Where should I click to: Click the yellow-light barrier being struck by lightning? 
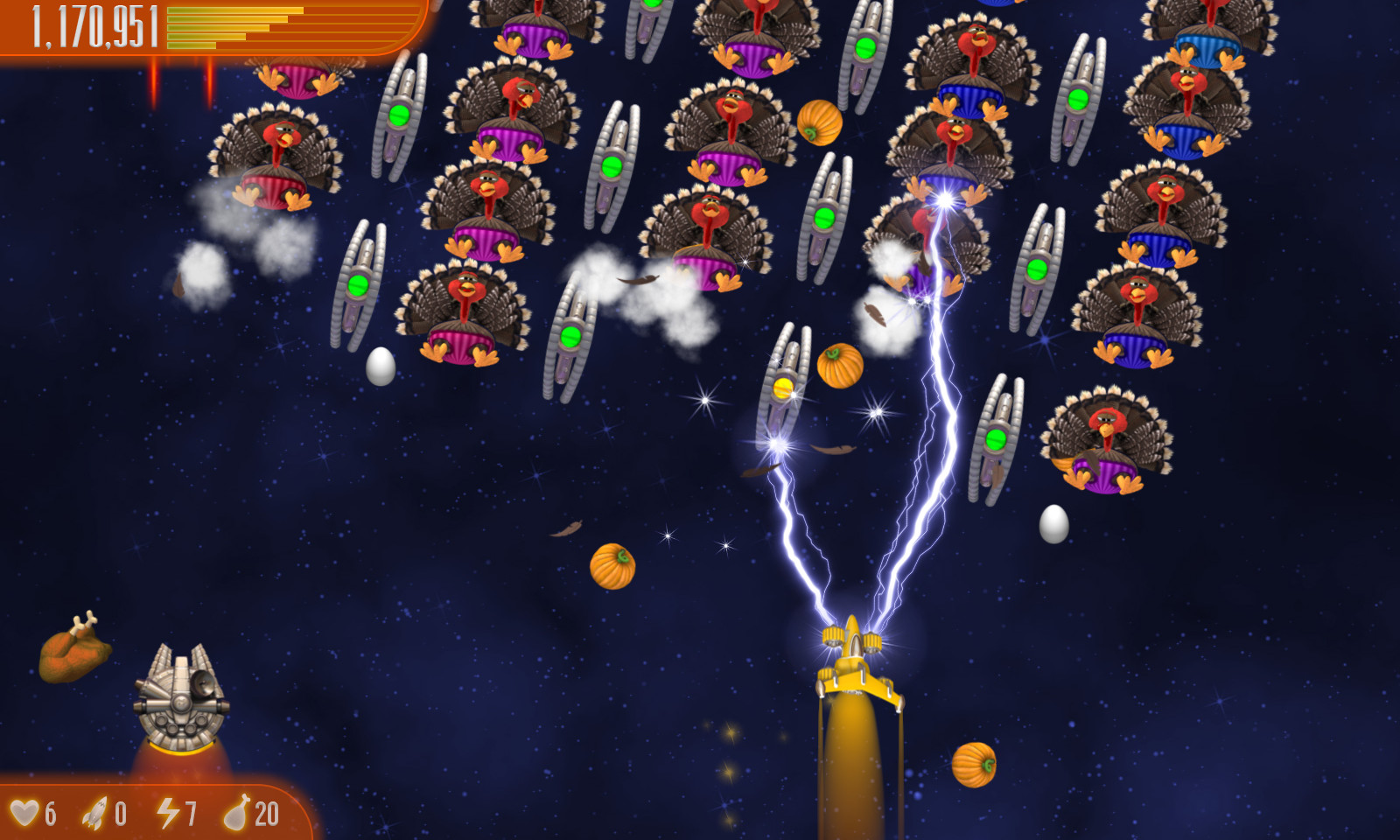(781, 385)
